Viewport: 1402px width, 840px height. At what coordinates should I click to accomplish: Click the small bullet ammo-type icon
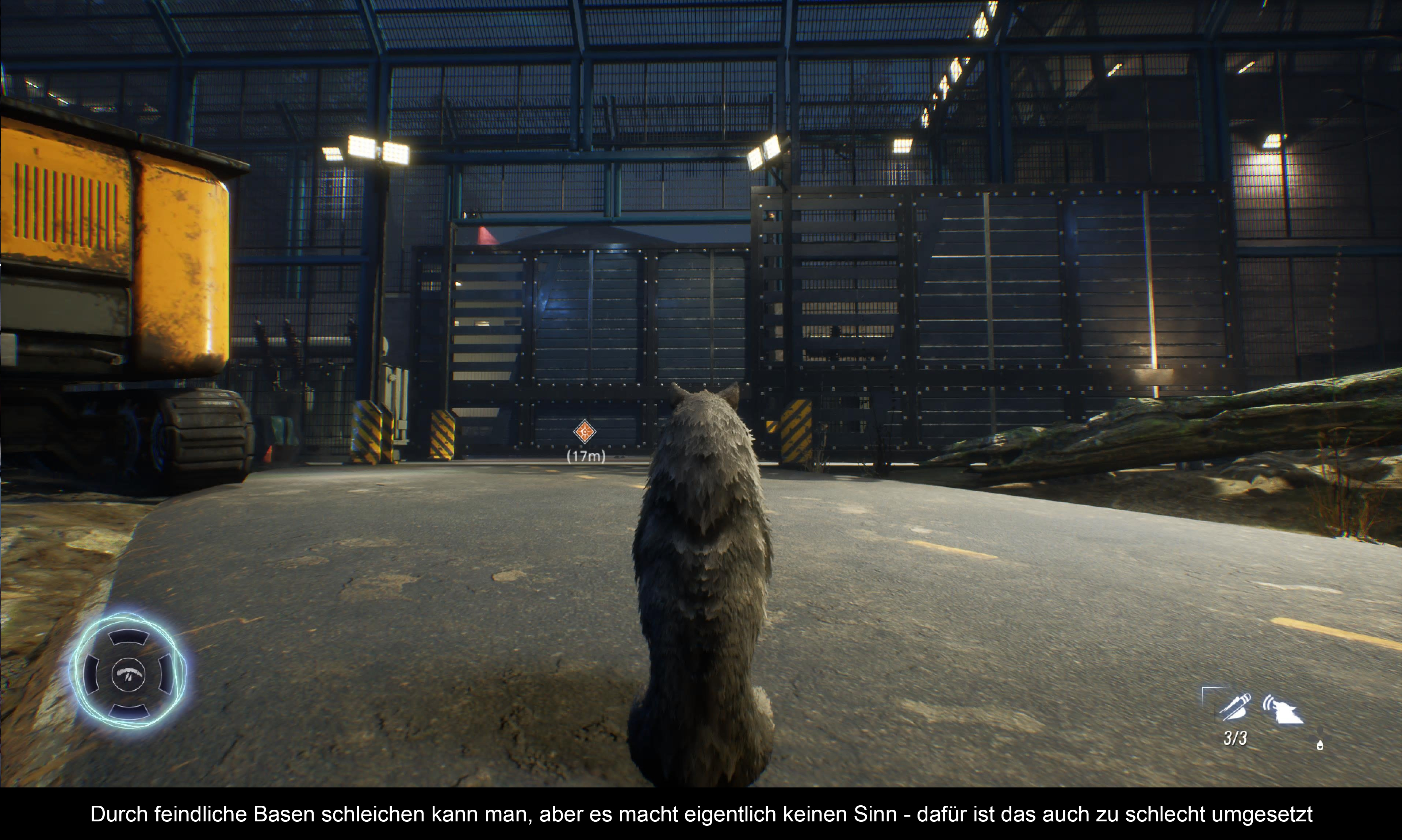click(x=1320, y=745)
